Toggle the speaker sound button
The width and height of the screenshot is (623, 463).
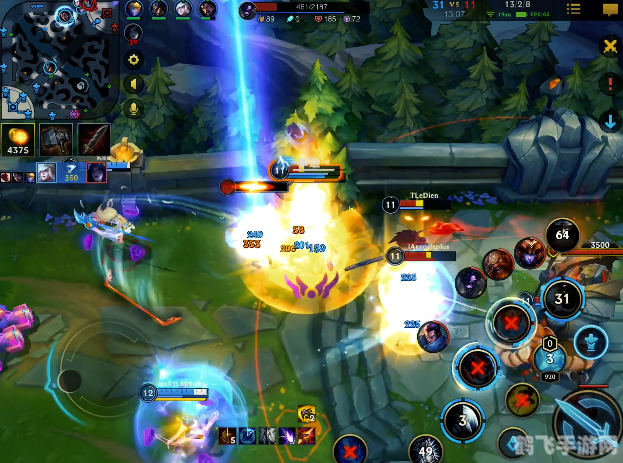click(x=133, y=84)
